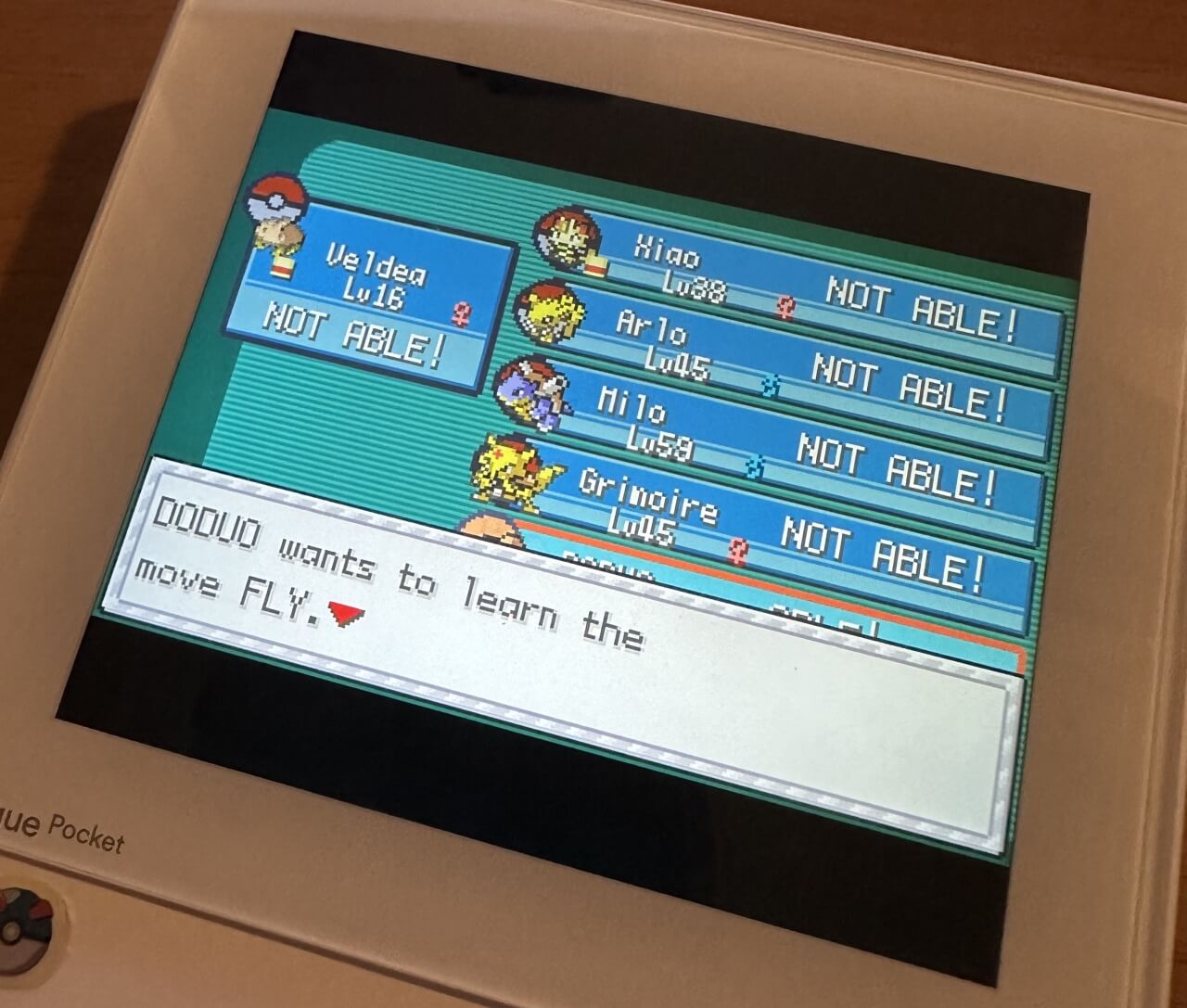Viewport: 1187px width, 1008px height.
Task: Select Veldea in the party panel
Action: pos(371,297)
